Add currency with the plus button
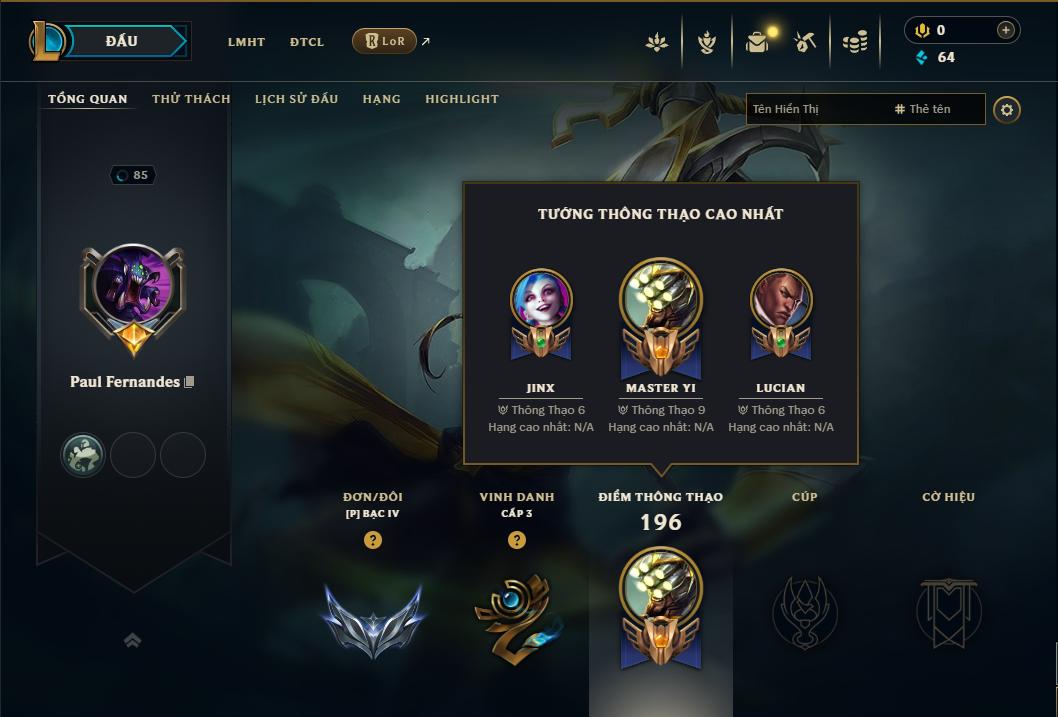Screen dimensions: 1058x717 1005,30
